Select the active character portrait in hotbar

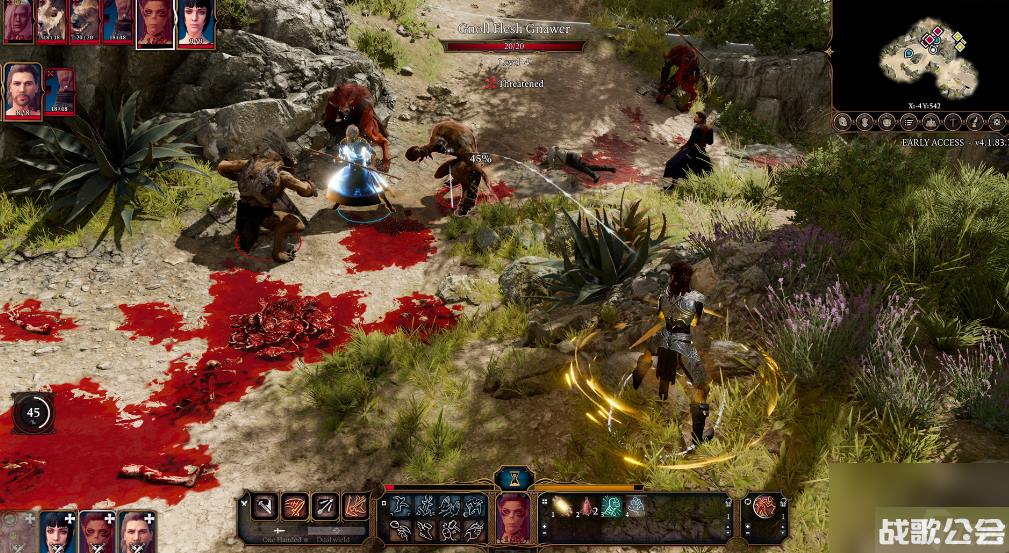pyautogui.click(x=512, y=515)
